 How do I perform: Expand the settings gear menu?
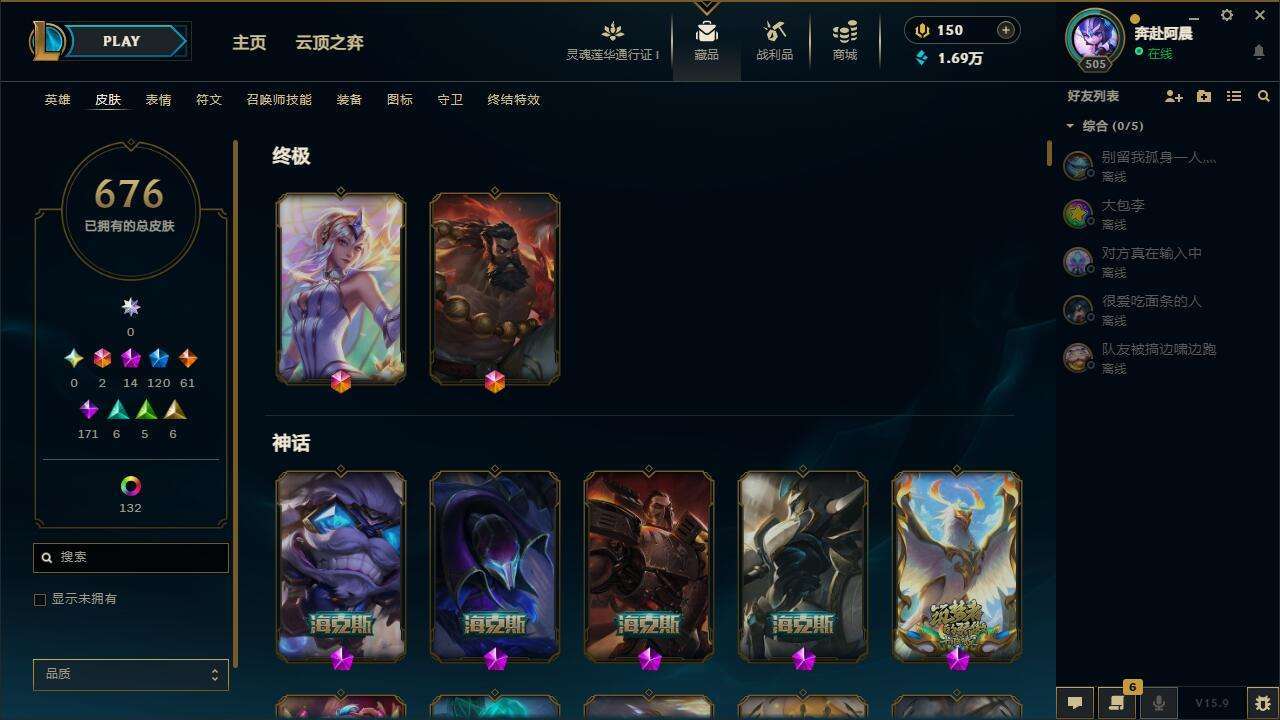point(1226,15)
